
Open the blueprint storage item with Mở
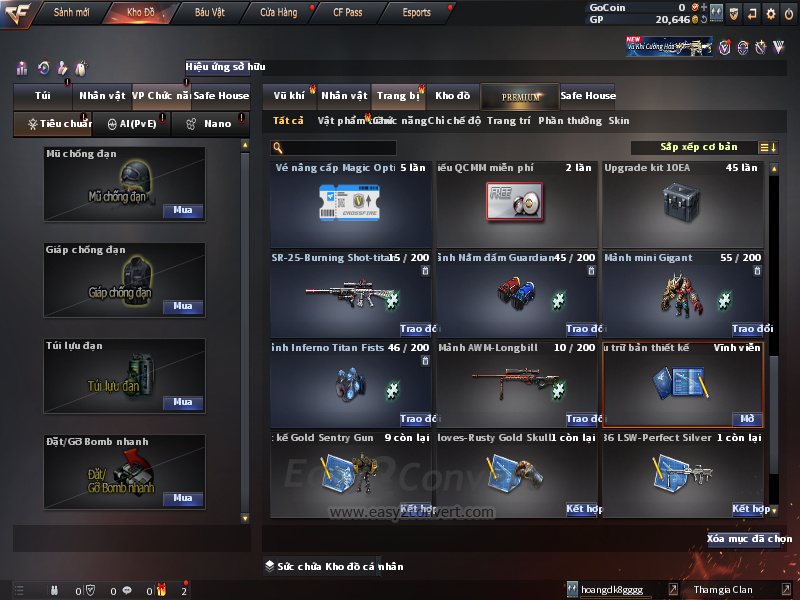747,419
